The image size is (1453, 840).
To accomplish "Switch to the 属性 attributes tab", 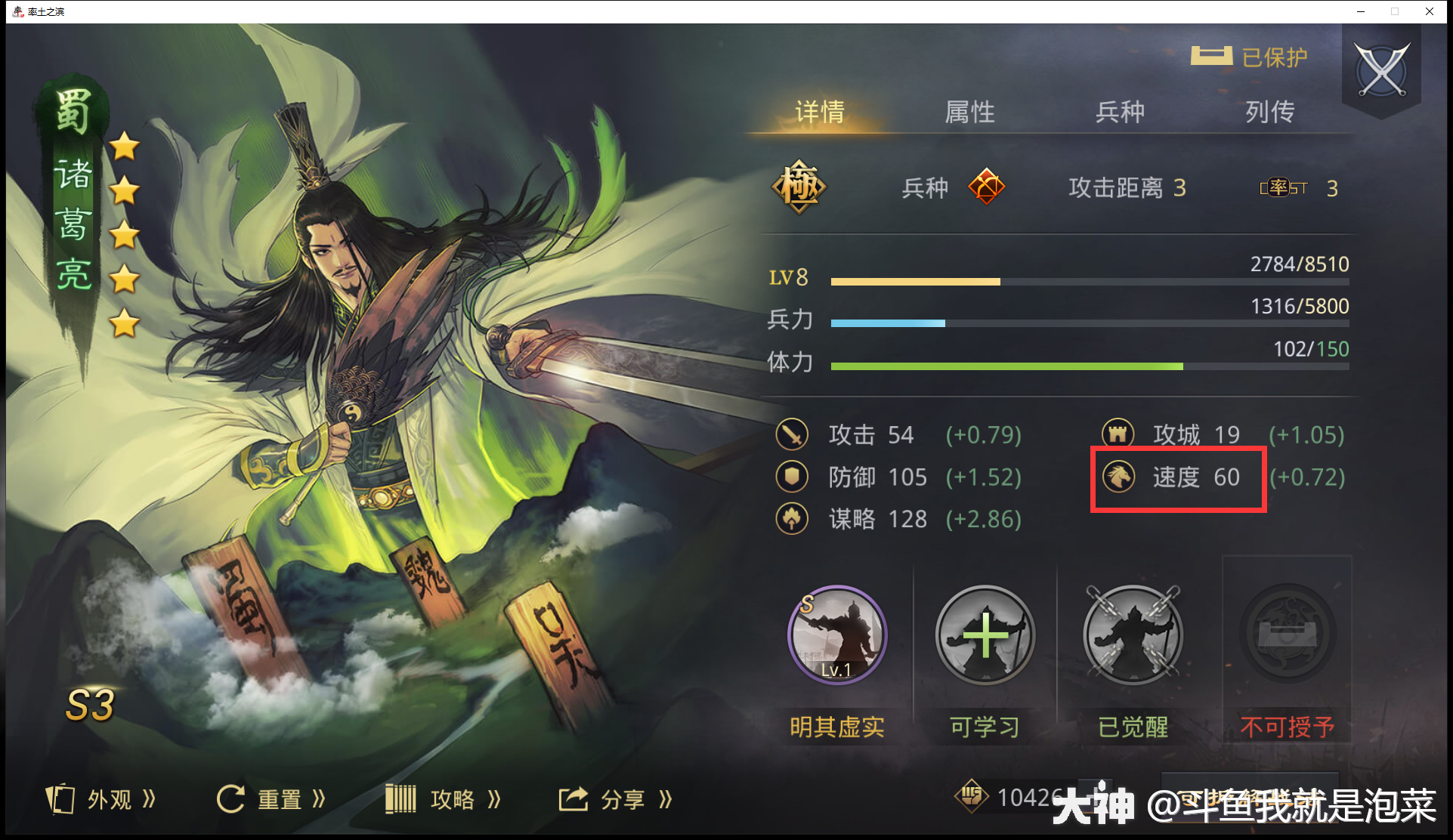I will click(969, 112).
